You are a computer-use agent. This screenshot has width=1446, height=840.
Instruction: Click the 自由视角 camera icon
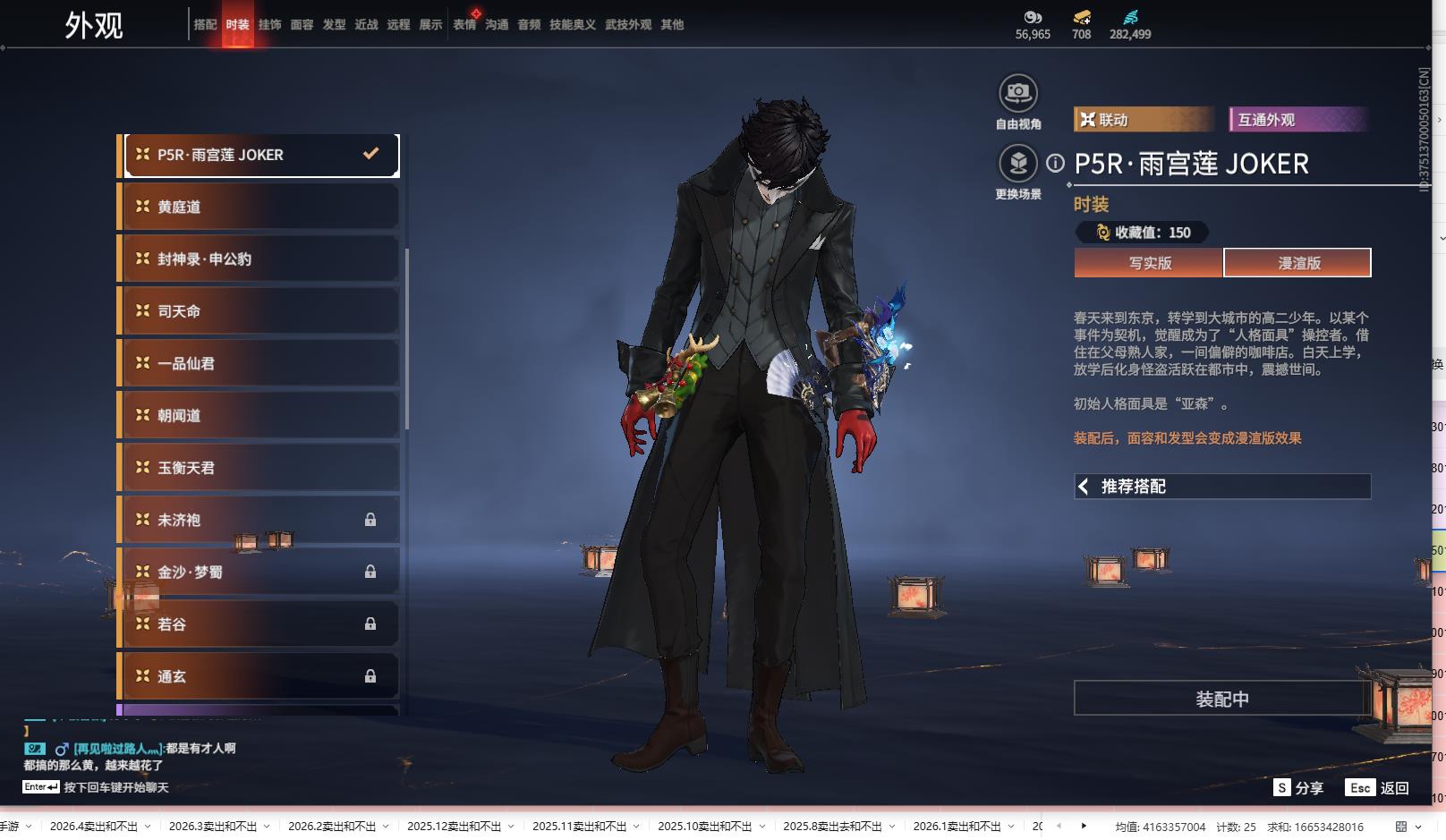[x=1017, y=93]
